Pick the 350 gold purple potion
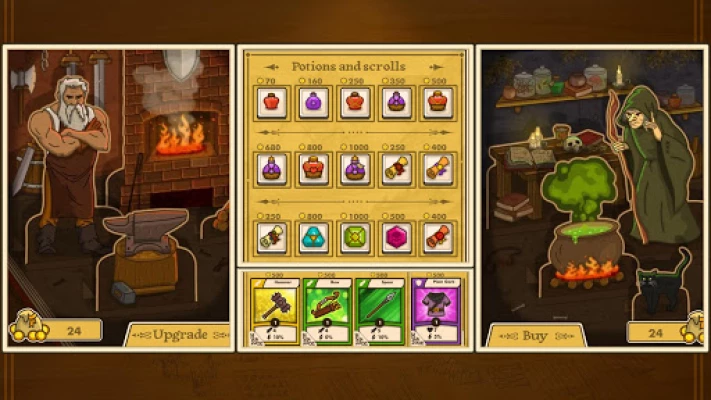This screenshot has width=711, height=400. point(396,103)
